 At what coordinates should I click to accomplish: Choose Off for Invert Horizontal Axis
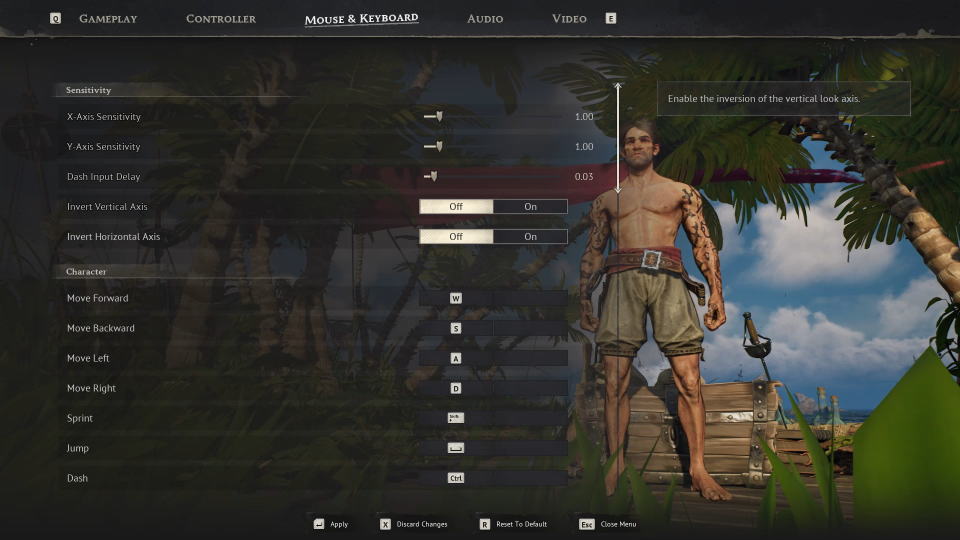[456, 237]
